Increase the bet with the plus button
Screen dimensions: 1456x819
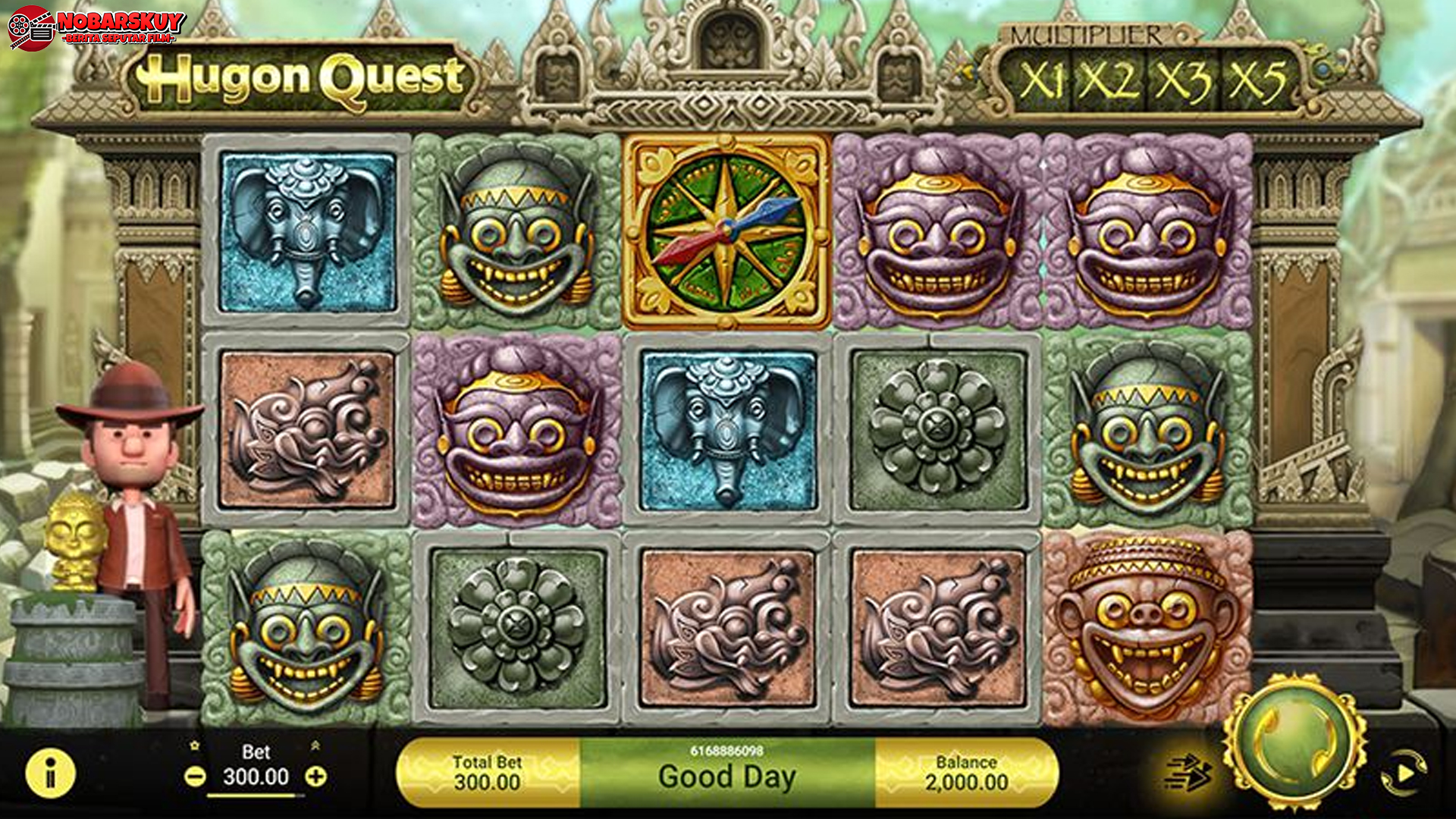tap(316, 777)
